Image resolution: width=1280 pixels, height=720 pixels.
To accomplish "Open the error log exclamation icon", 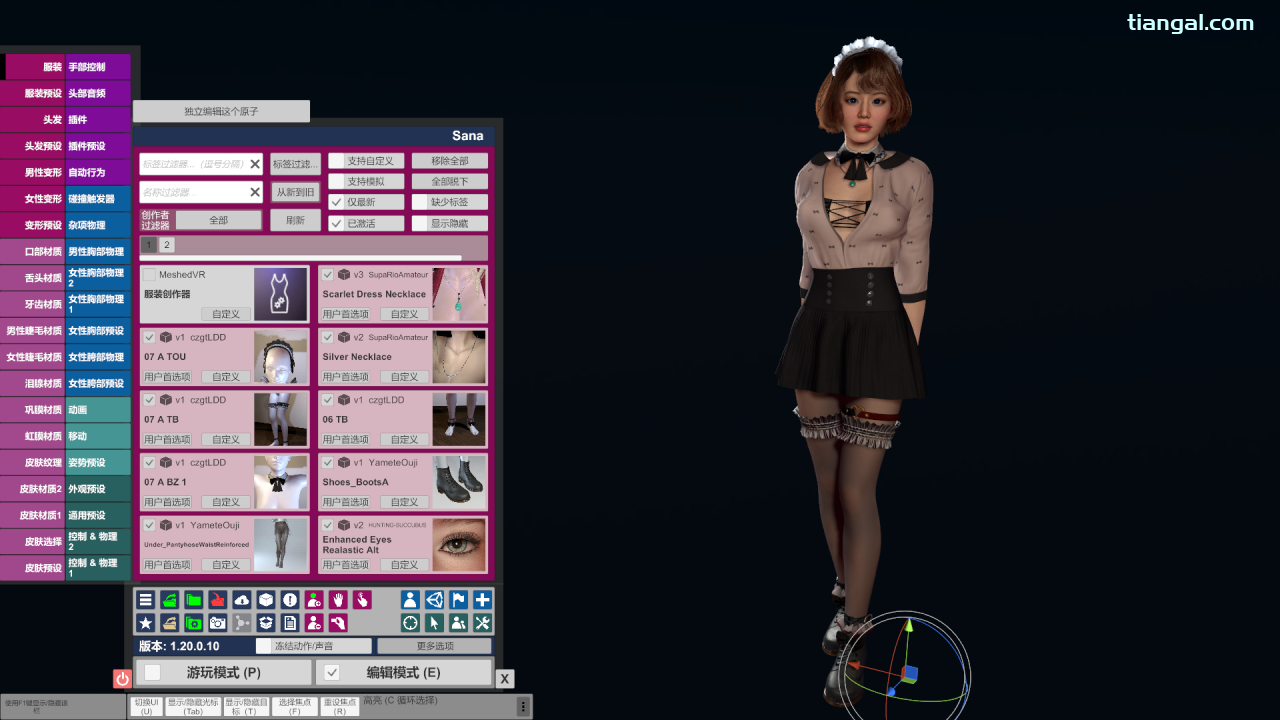I will pos(289,599).
